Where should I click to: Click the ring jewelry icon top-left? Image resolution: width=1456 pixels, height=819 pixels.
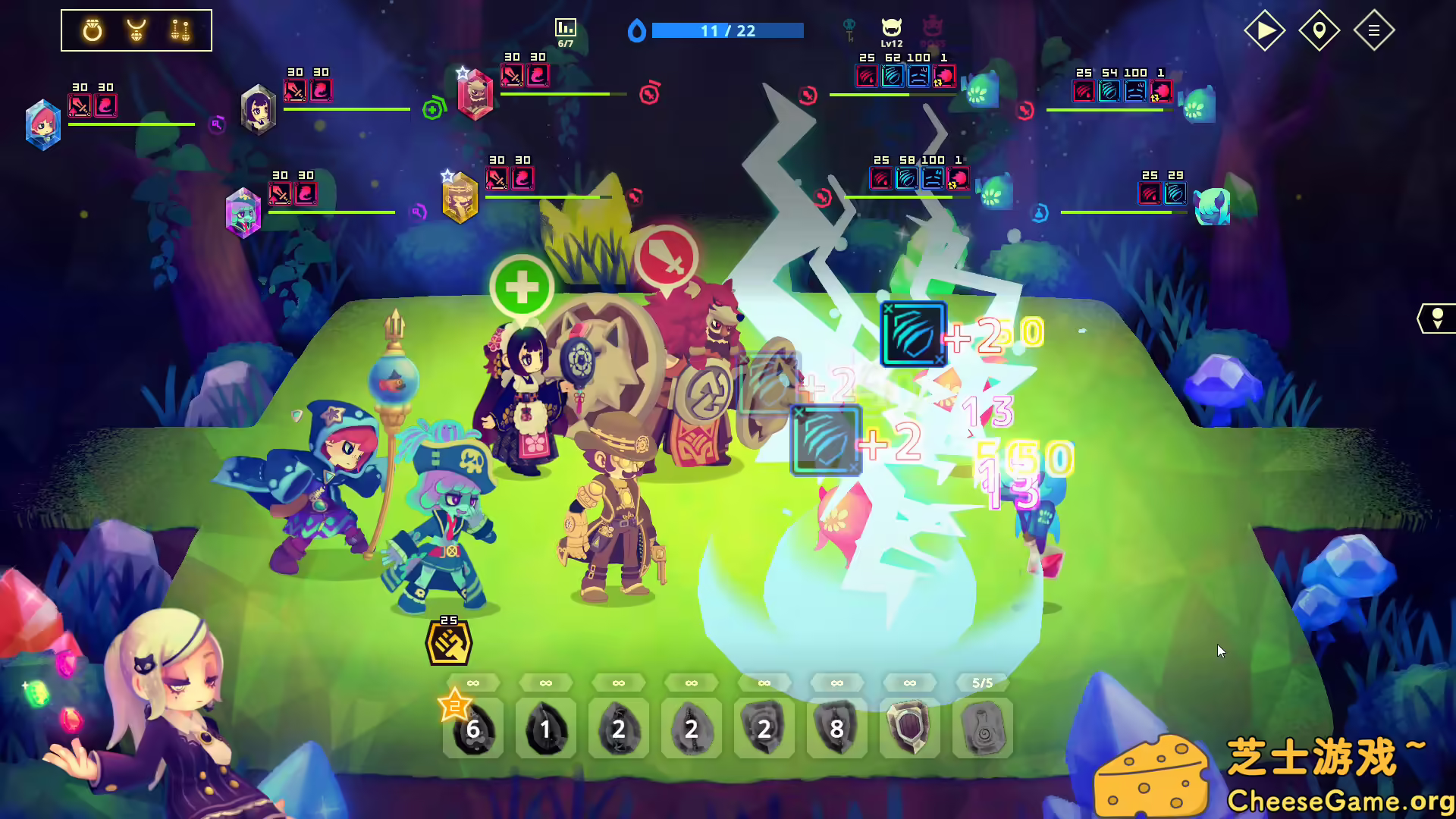coord(92,31)
